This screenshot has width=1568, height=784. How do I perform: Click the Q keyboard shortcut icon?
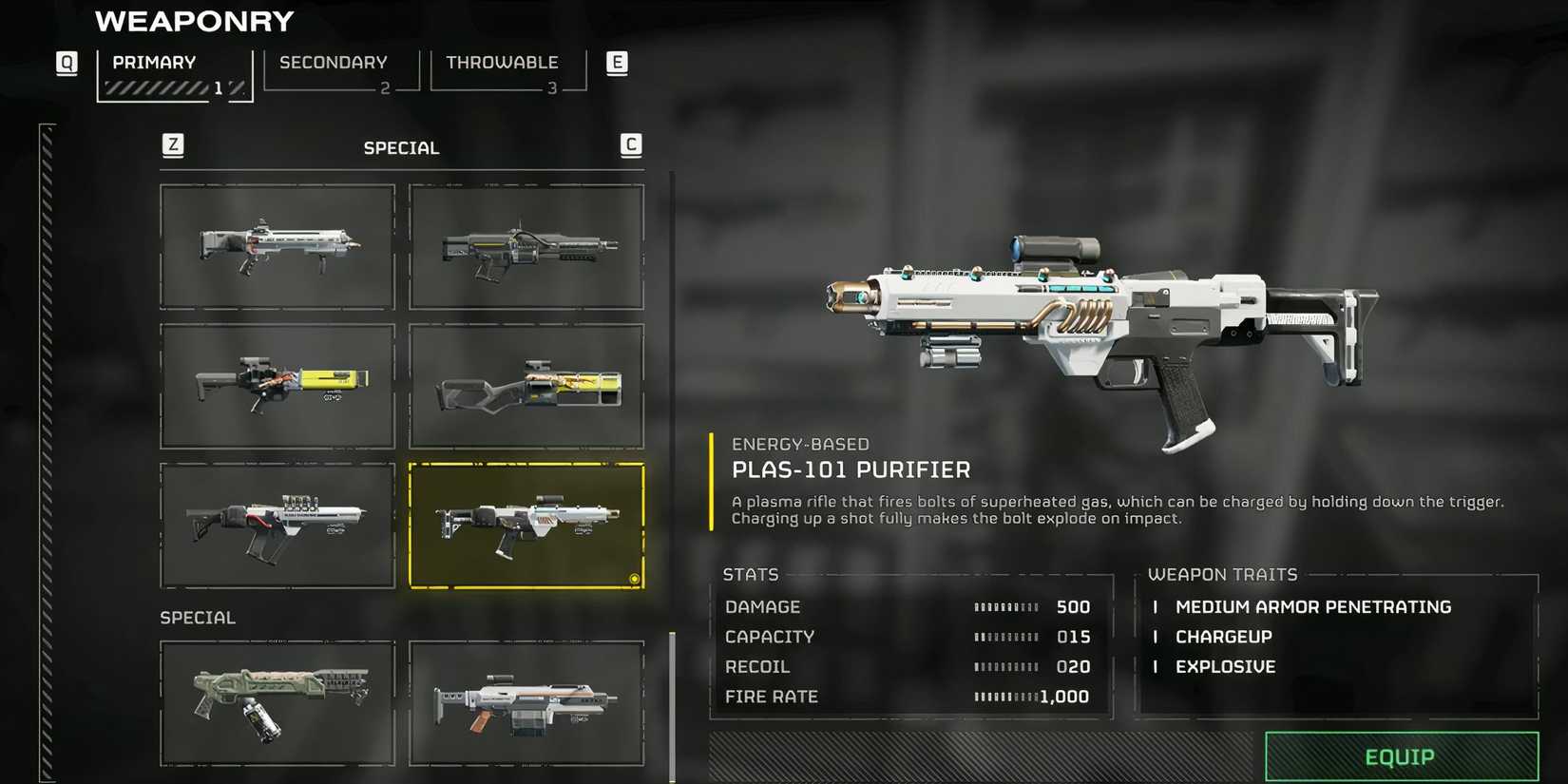tap(67, 63)
